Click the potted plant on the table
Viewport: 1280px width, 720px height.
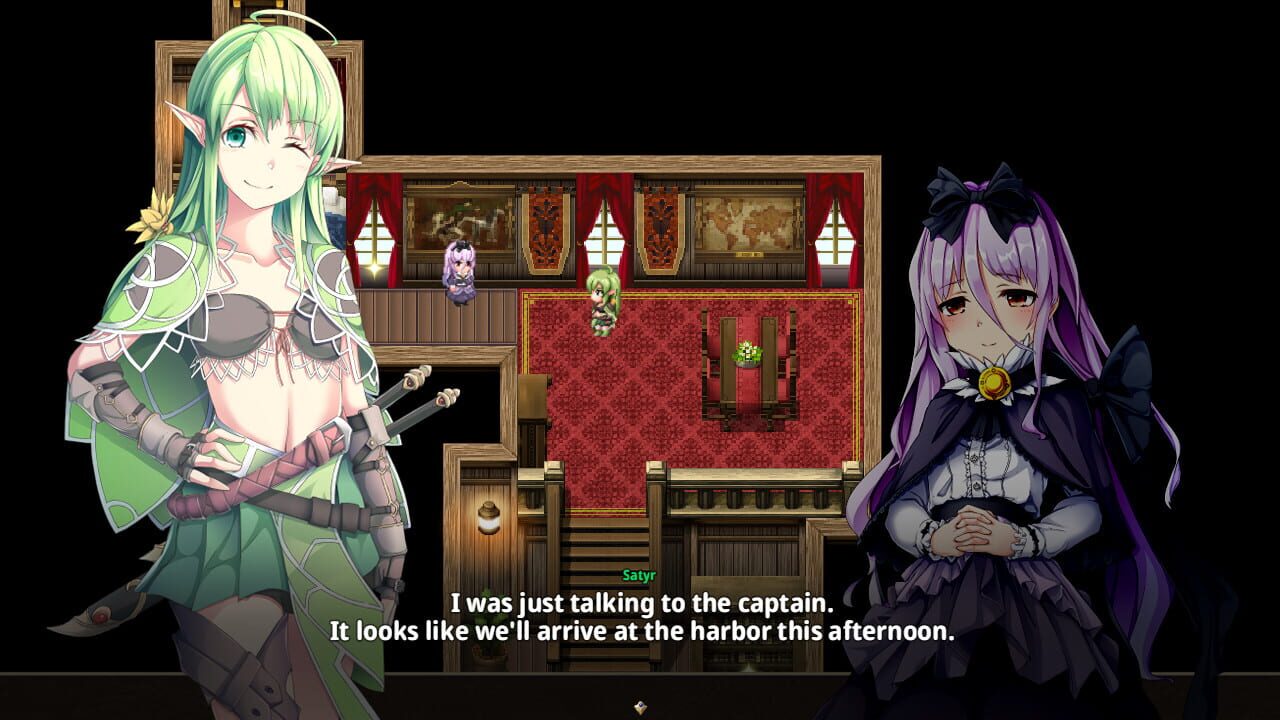pyautogui.click(x=746, y=352)
